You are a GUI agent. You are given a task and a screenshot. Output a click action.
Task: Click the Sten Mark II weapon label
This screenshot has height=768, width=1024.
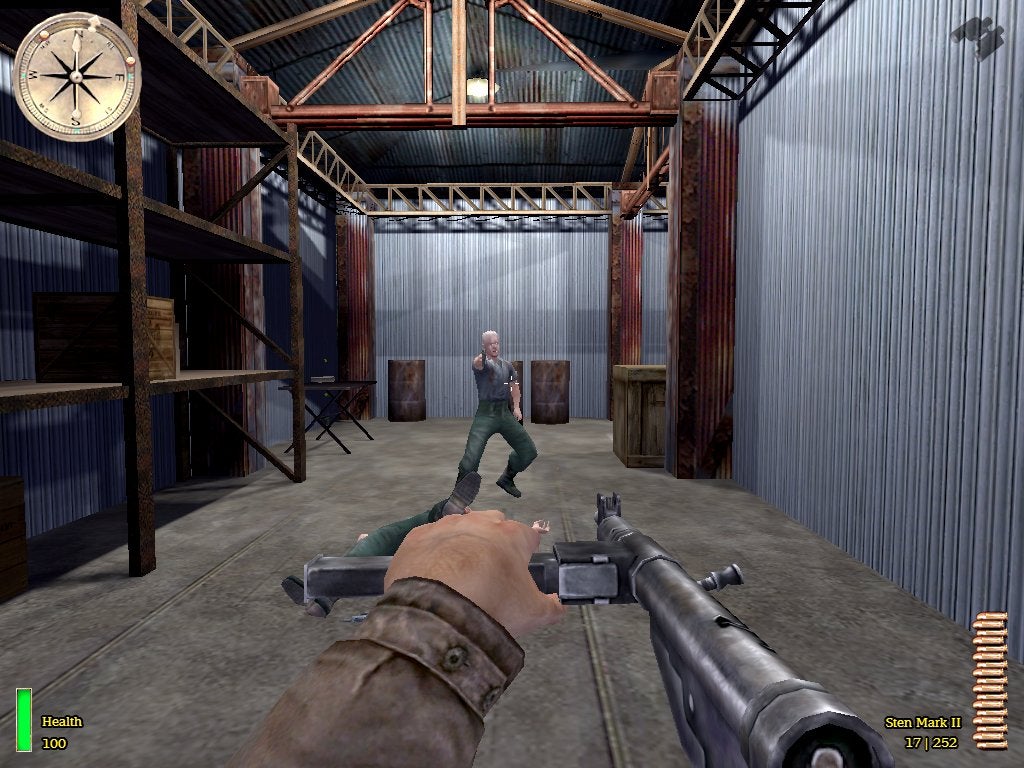(922, 722)
